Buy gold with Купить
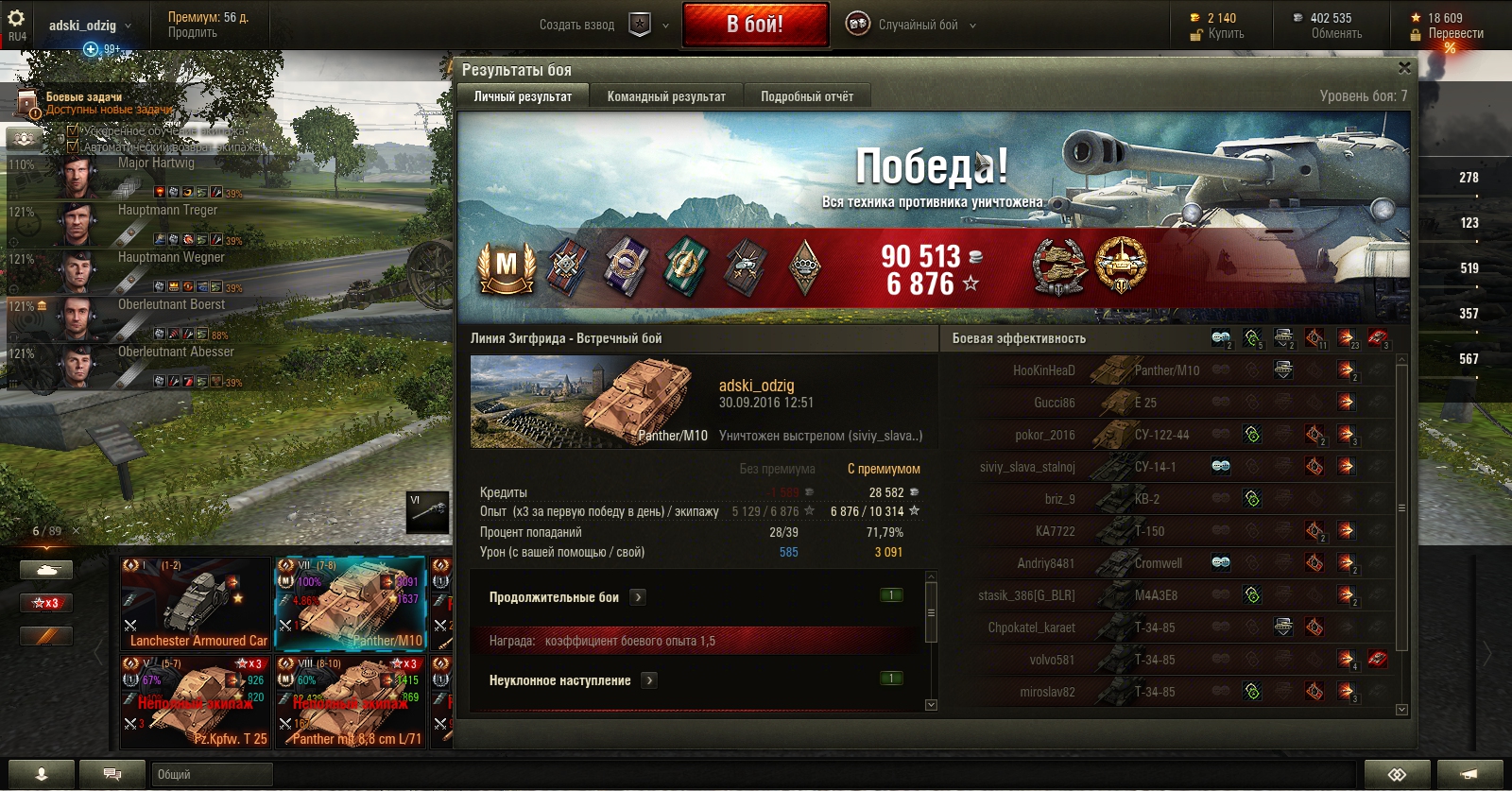 [x=1226, y=34]
